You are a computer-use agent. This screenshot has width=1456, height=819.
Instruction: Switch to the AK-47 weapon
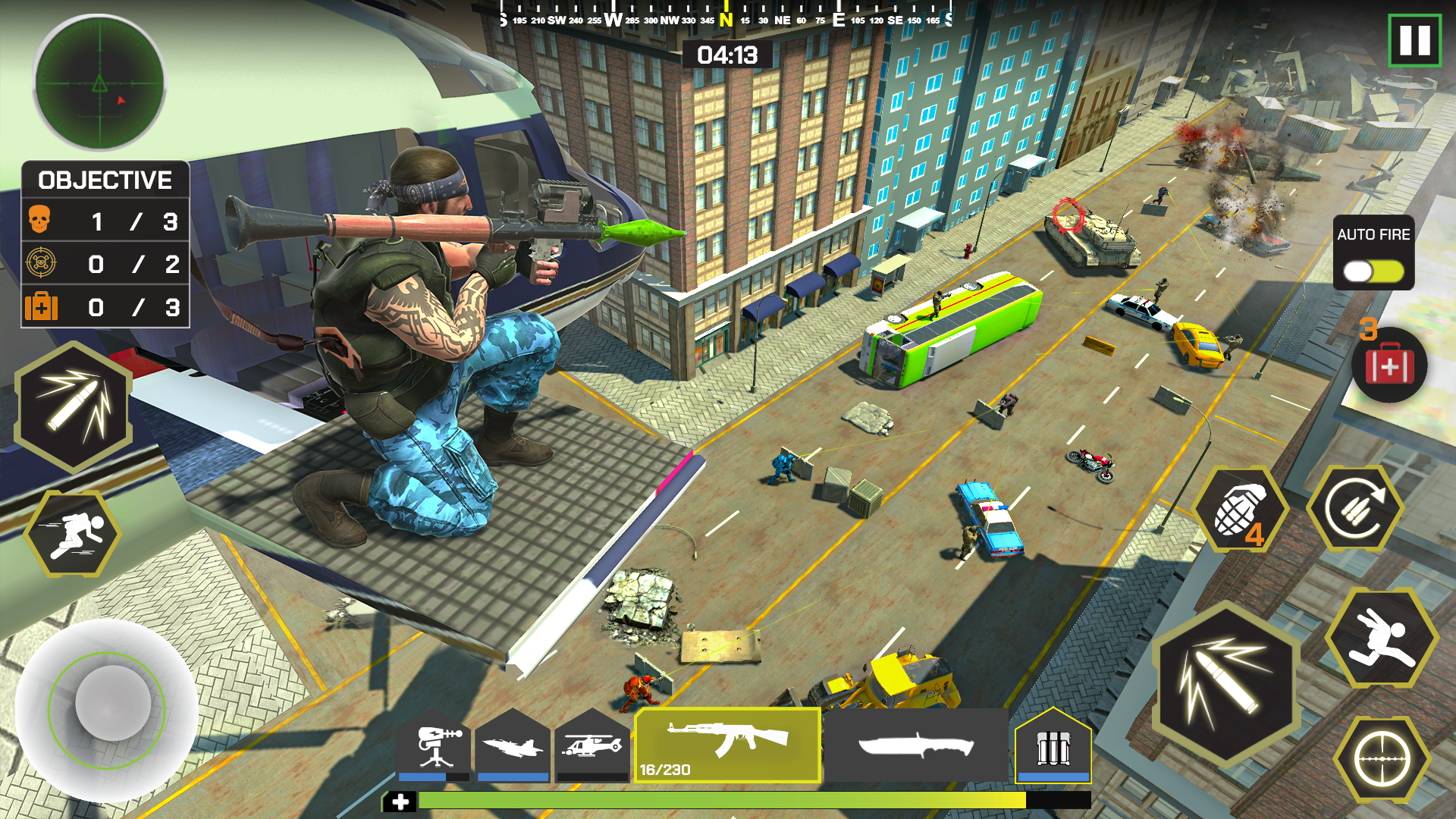(730, 747)
